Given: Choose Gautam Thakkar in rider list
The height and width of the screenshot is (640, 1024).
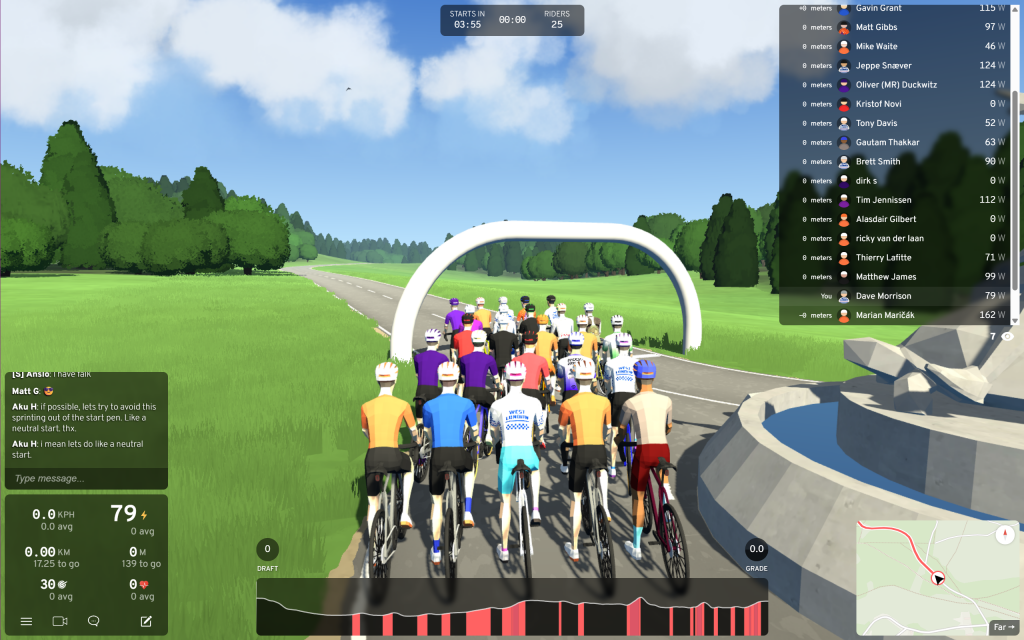Looking at the screenshot, I should pyautogui.click(x=900, y=142).
